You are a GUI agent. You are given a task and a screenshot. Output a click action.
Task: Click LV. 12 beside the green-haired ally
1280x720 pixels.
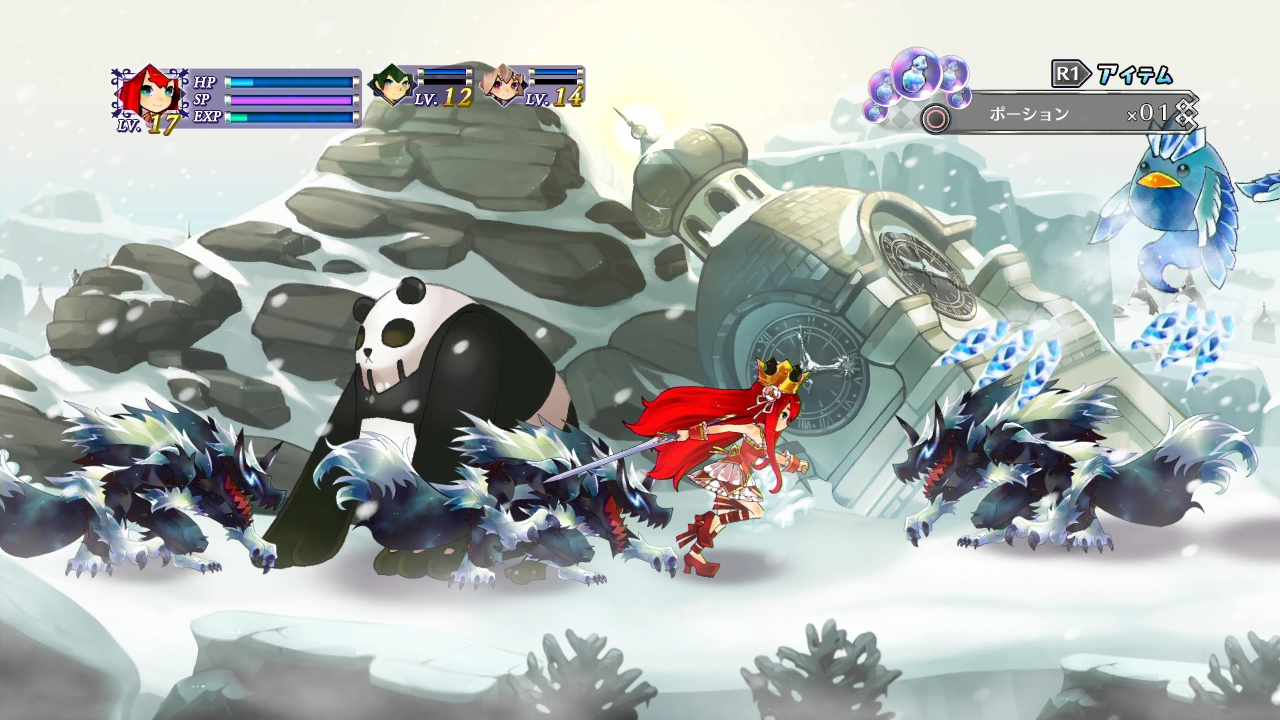442,98
